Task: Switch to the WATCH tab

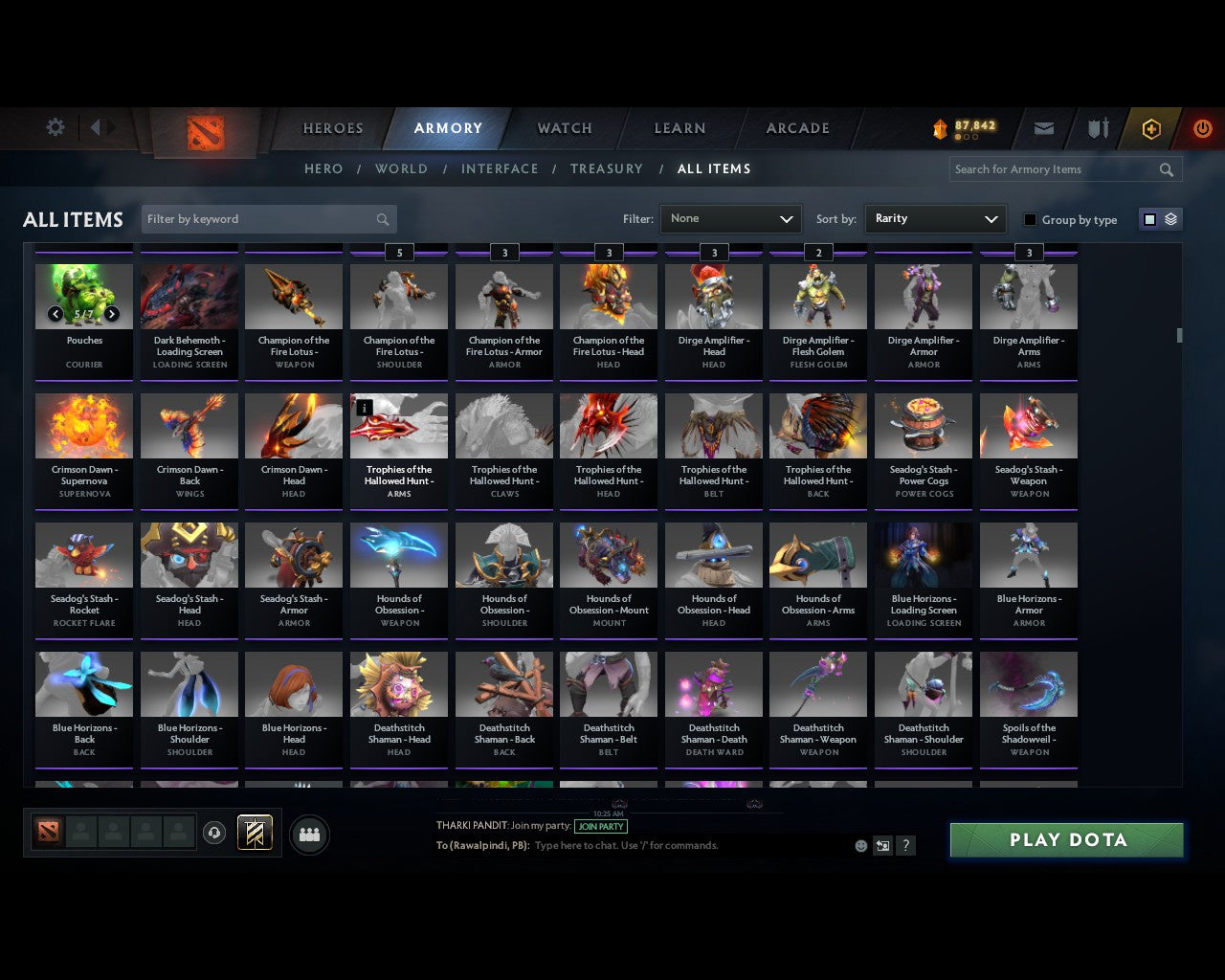Action: (x=564, y=128)
